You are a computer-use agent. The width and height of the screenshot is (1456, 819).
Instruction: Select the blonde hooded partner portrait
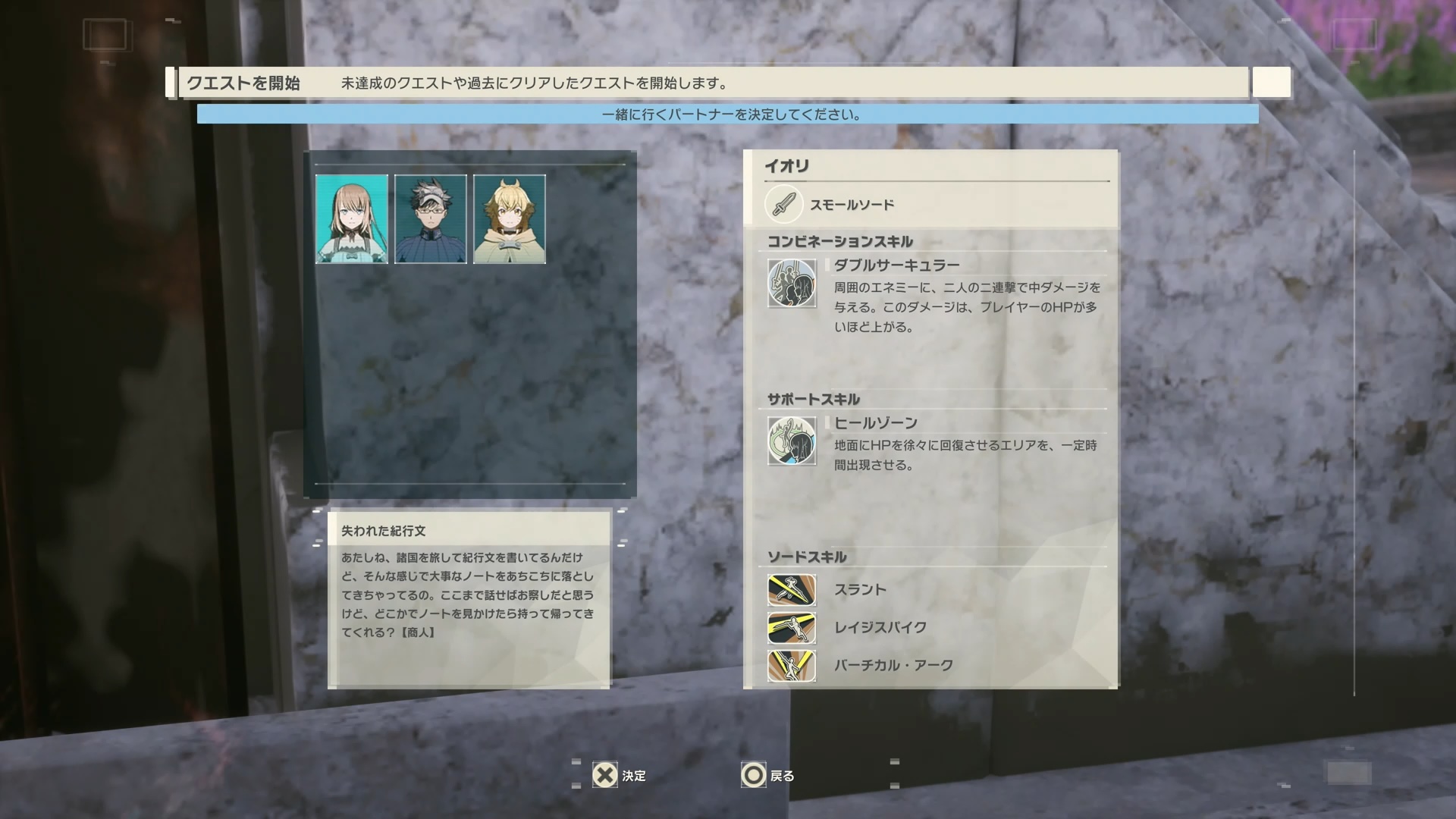coord(509,219)
